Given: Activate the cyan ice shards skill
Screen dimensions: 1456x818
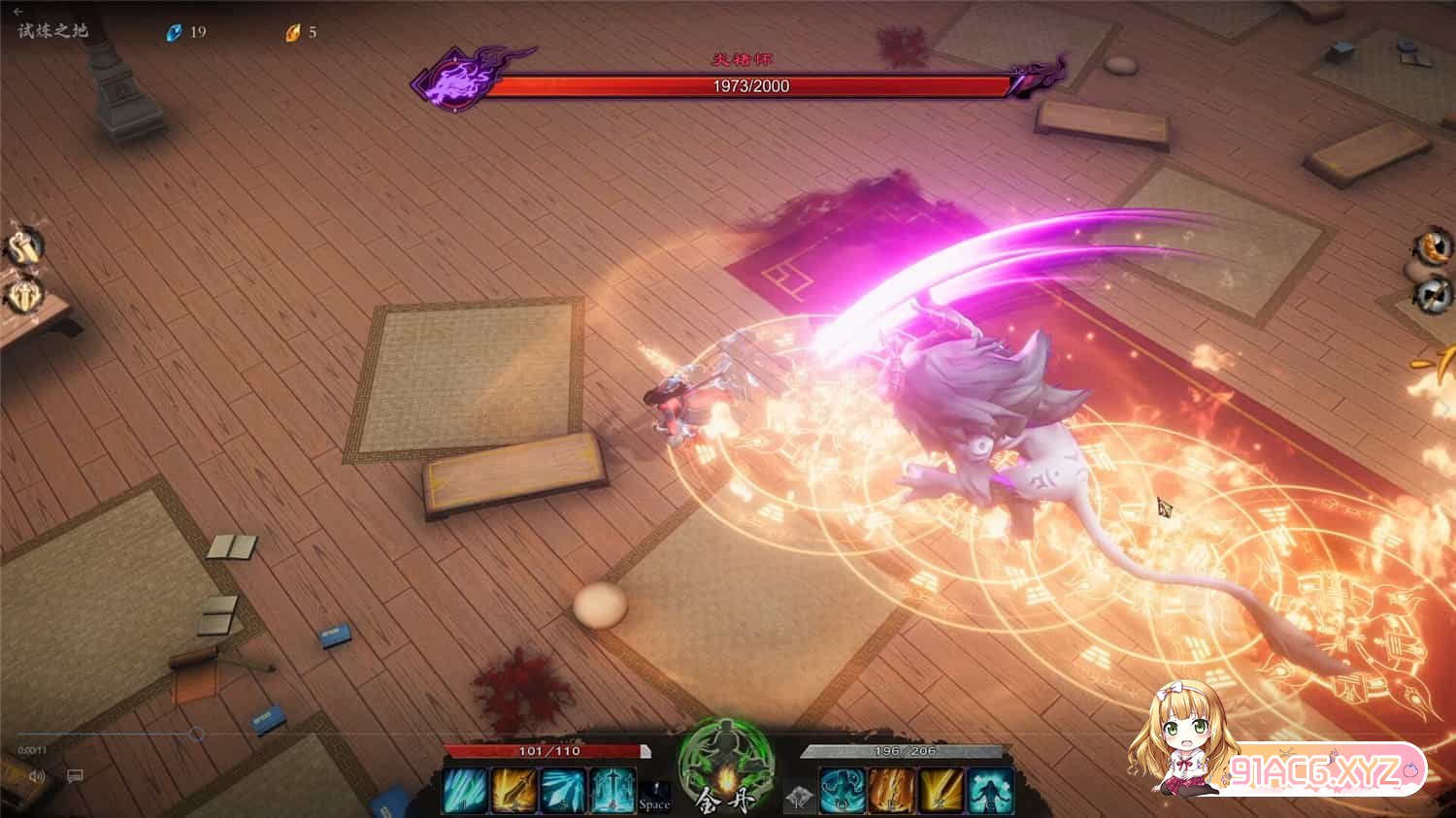Looking at the screenshot, I should click(x=464, y=790).
